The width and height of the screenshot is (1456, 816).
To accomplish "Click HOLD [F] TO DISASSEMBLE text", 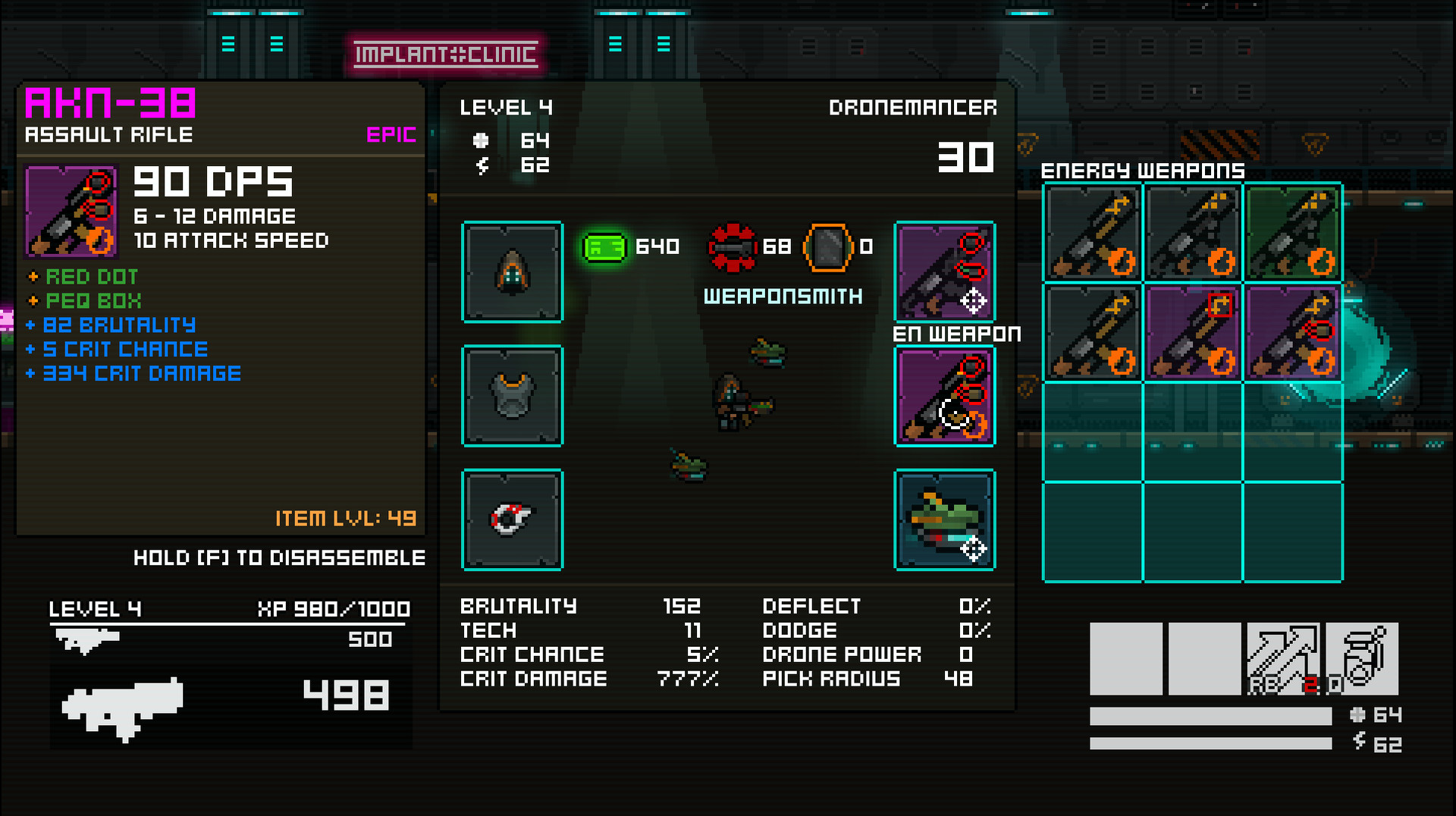I will click(x=279, y=558).
